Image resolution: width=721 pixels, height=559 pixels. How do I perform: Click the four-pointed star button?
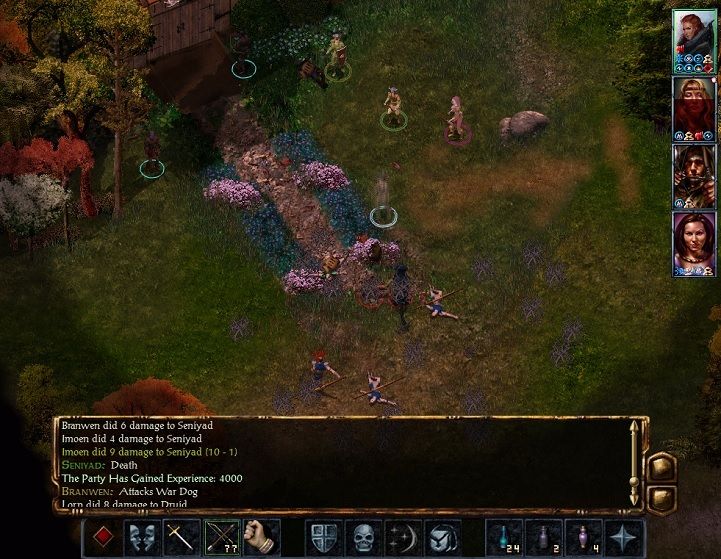pos(624,537)
